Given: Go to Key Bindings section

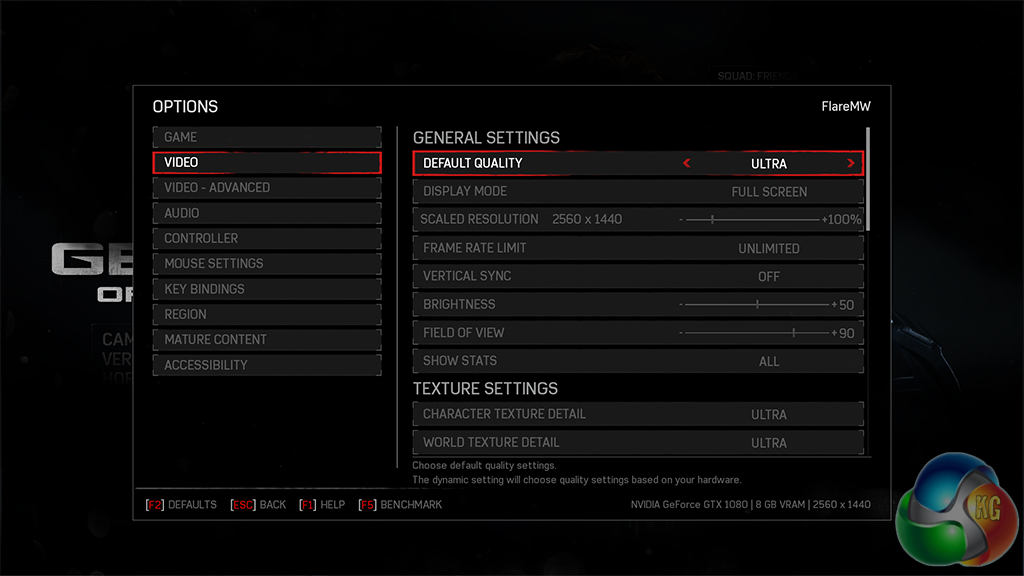Looking at the screenshot, I should point(266,289).
